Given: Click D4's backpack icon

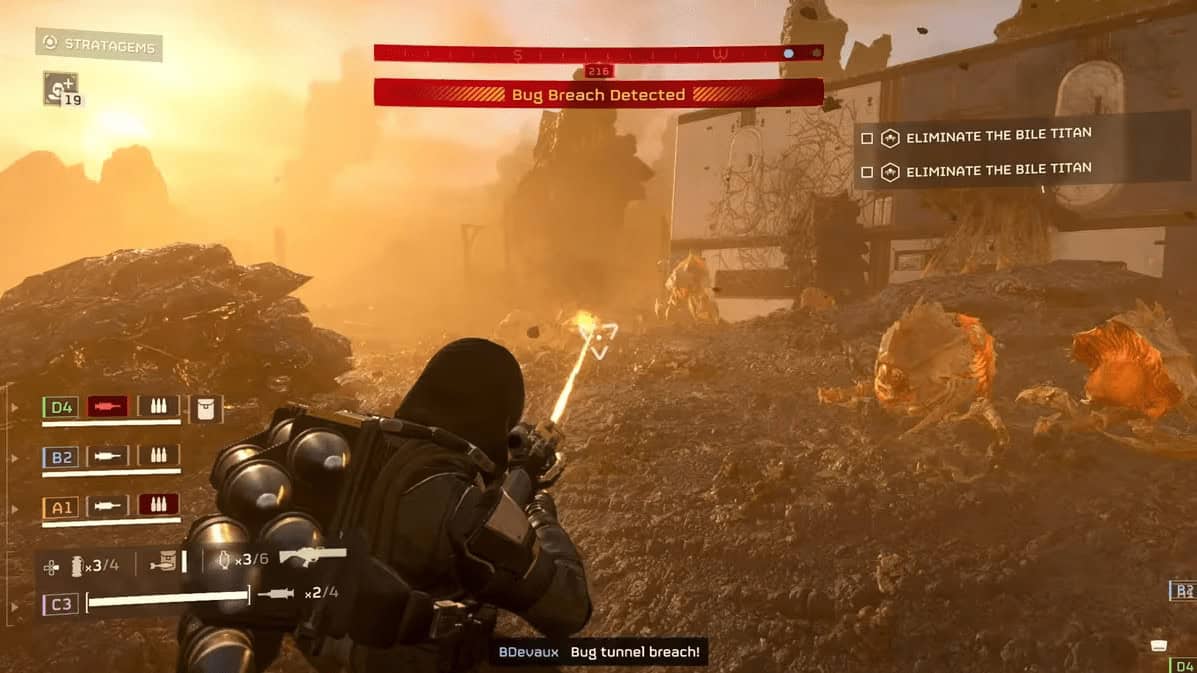Looking at the screenshot, I should (x=205, y=407).
